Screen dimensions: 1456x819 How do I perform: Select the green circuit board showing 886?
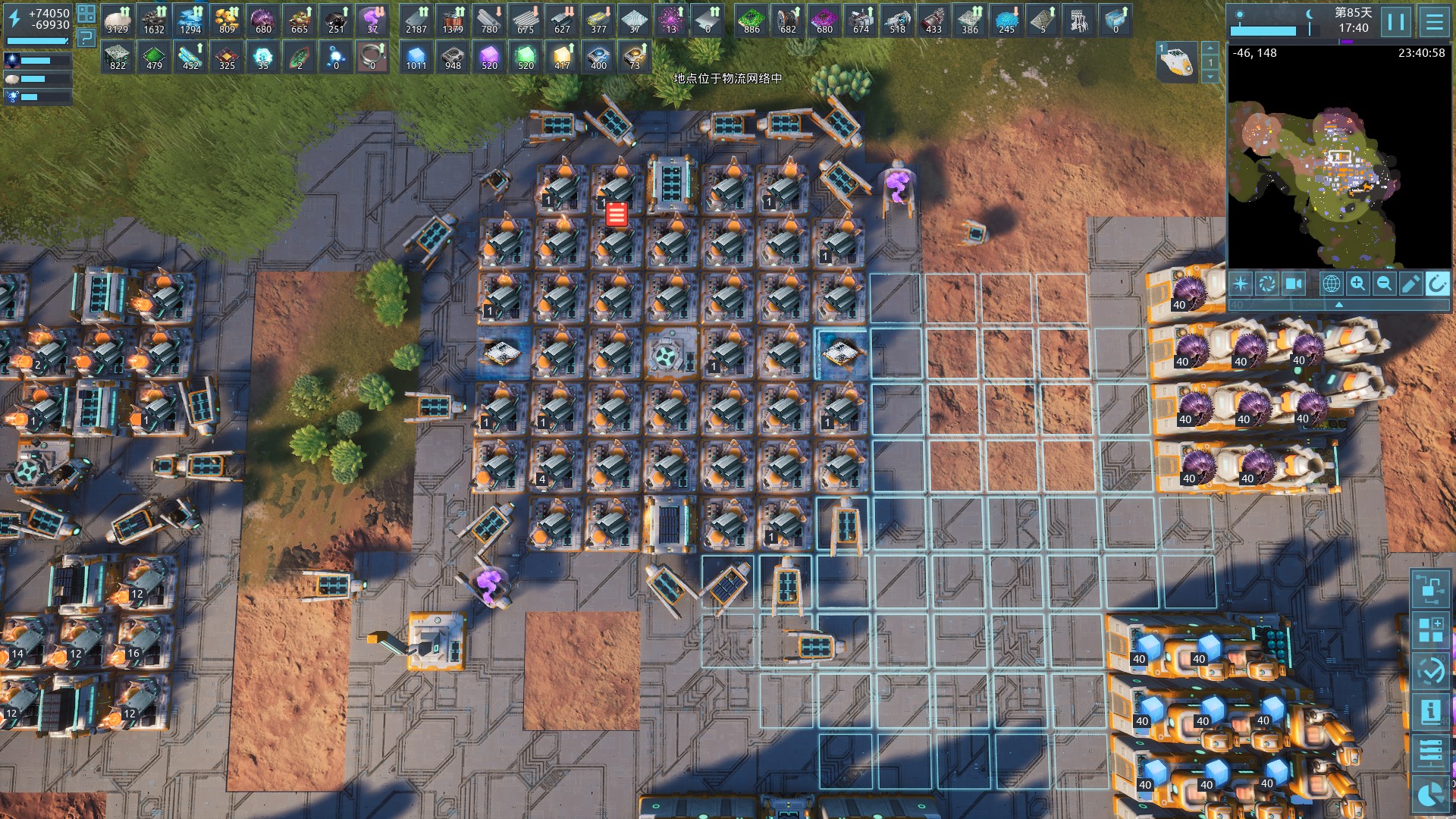(752, 20)
